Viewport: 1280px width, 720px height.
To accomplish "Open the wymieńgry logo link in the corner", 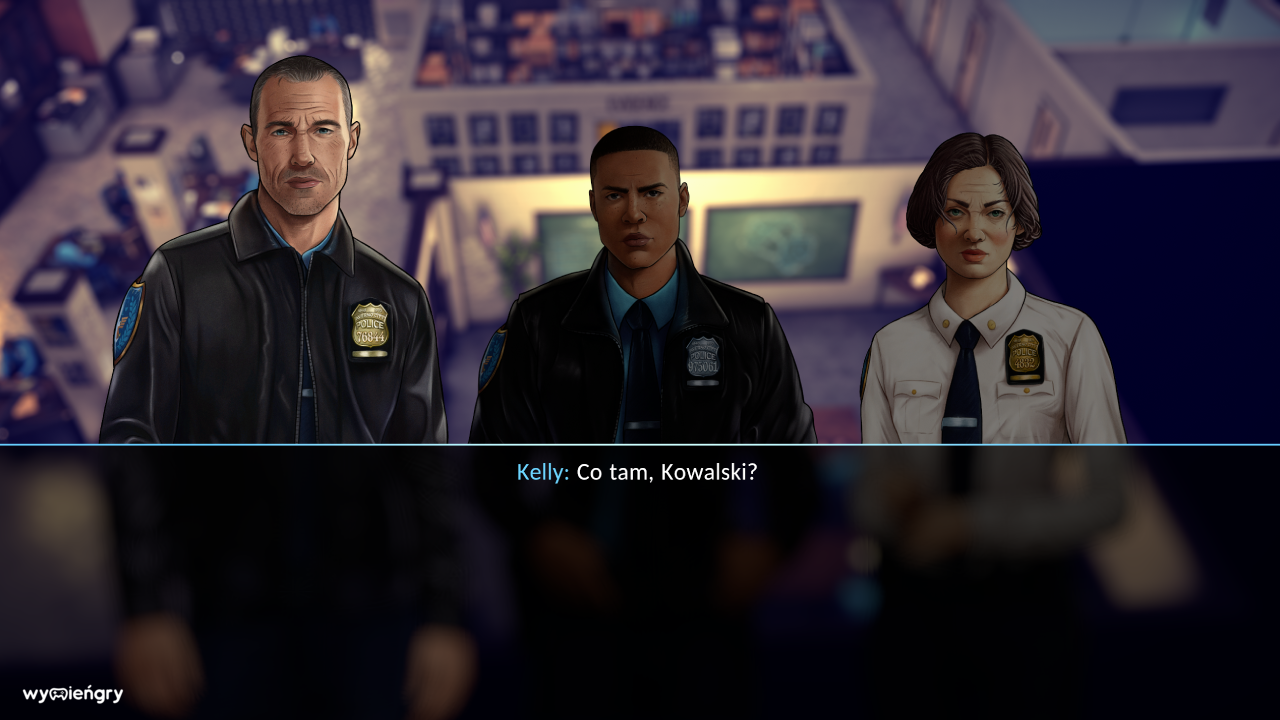I will (70, 691).
